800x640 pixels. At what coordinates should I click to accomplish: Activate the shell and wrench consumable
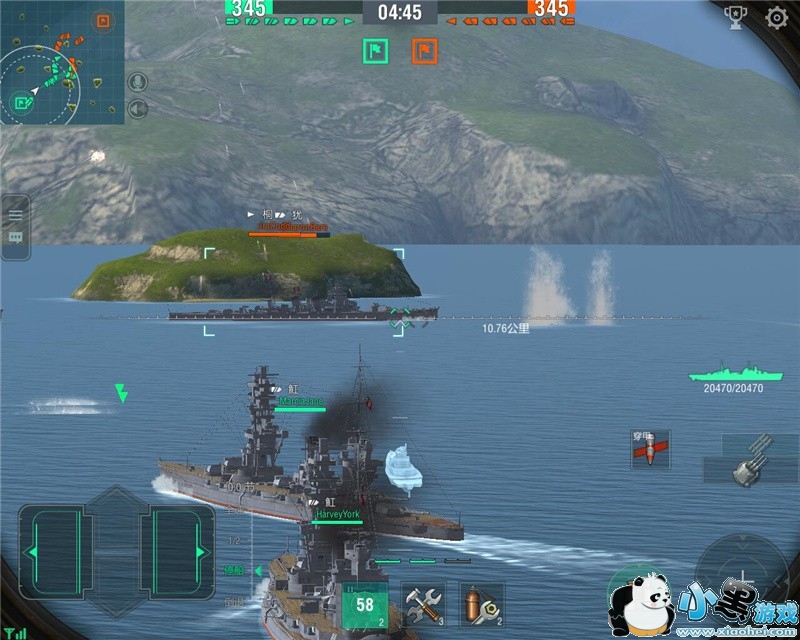(x=480, y=604)
